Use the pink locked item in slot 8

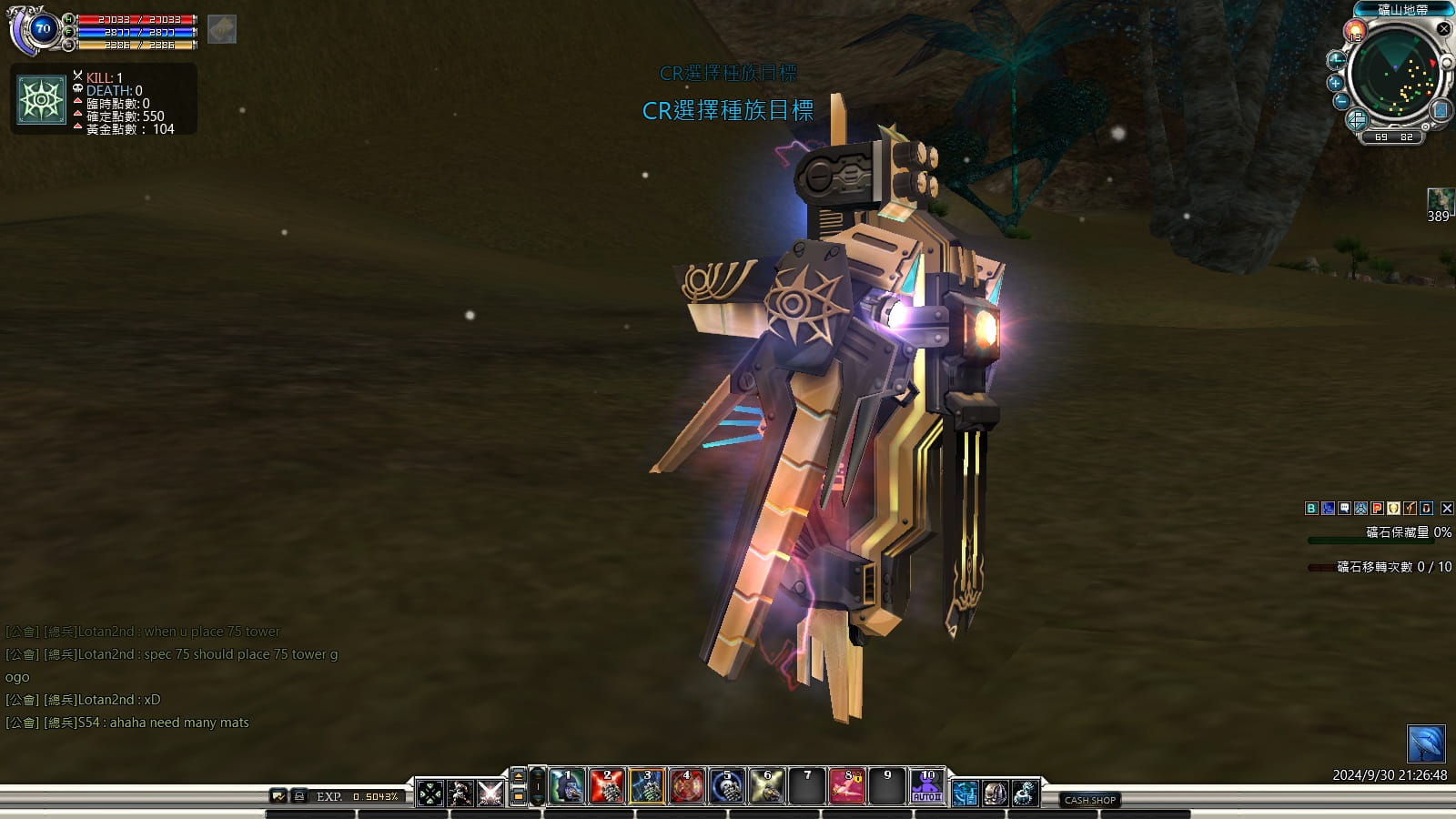(847, 787)
